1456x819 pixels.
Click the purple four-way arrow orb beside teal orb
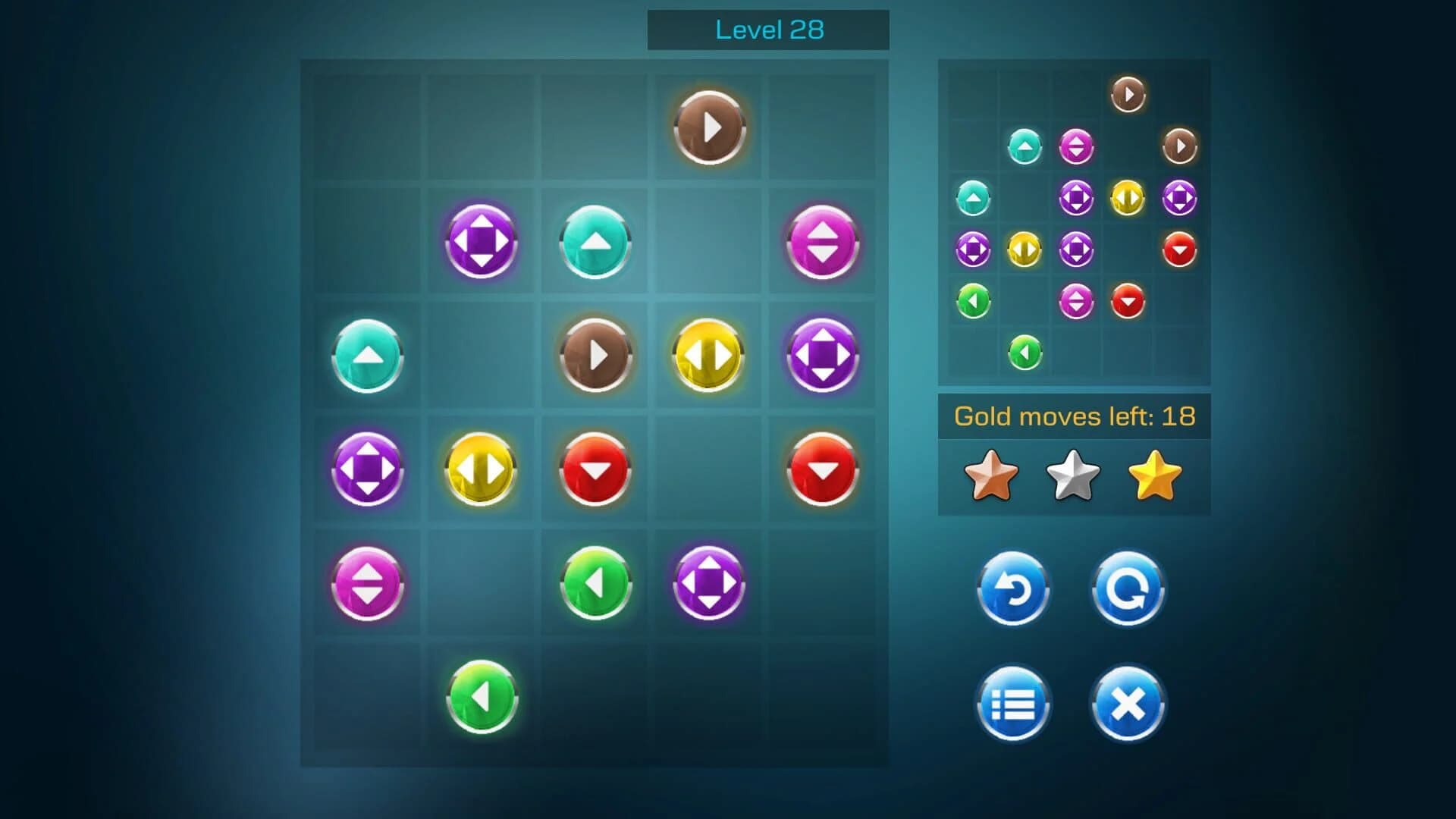point(480,241)
